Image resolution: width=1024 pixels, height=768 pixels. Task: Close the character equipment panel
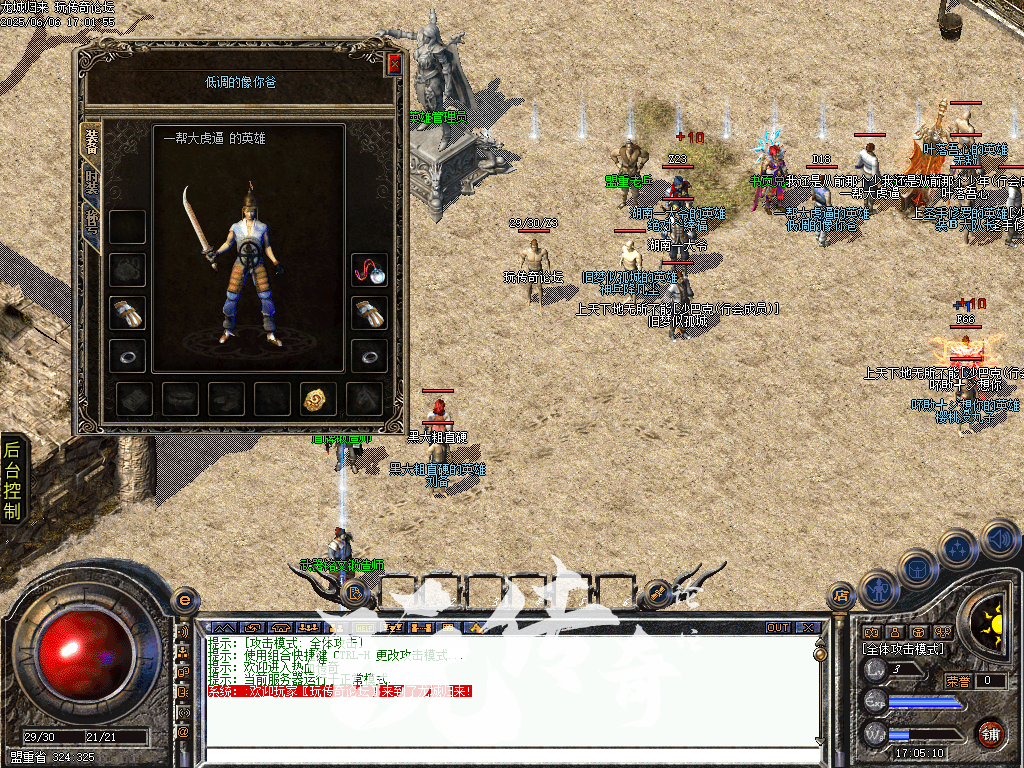tap(394, 64)
